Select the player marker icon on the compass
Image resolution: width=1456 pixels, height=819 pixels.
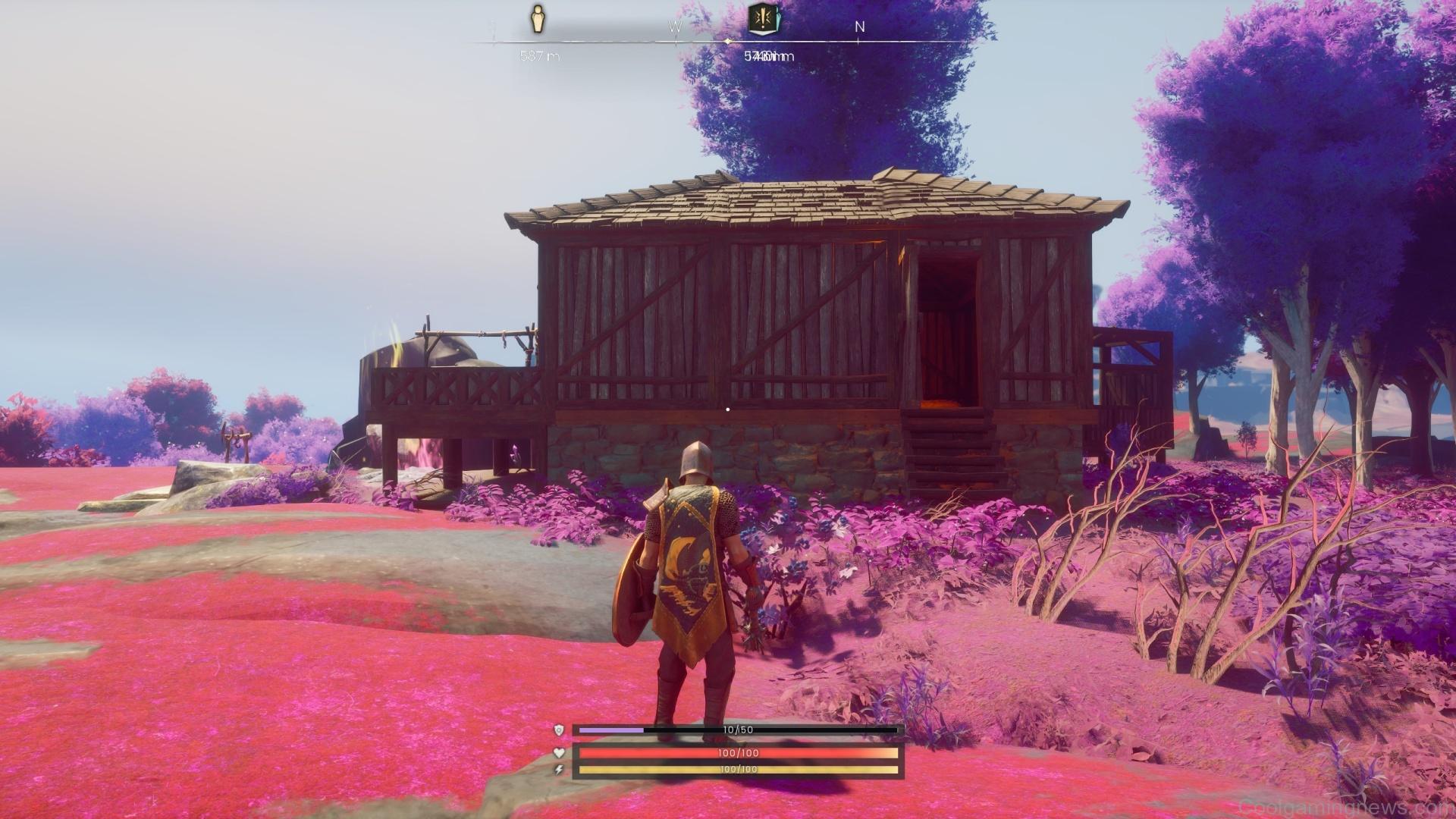tap(537, 17)
